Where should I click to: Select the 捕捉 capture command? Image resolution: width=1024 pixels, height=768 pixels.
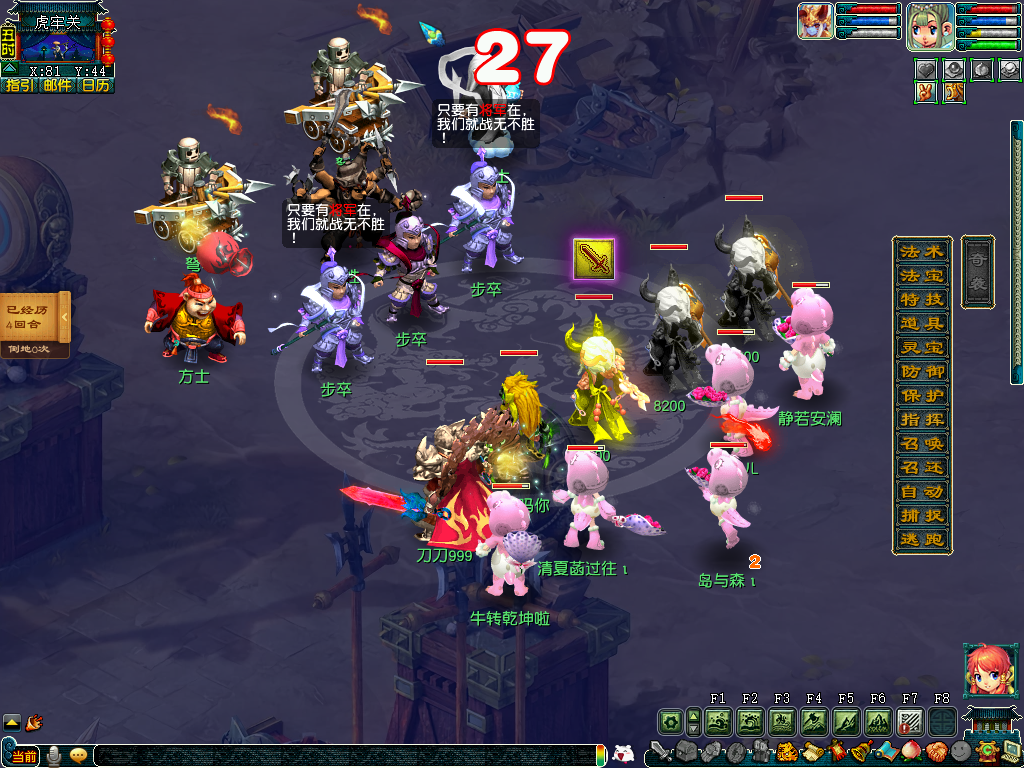pos(907,516)
